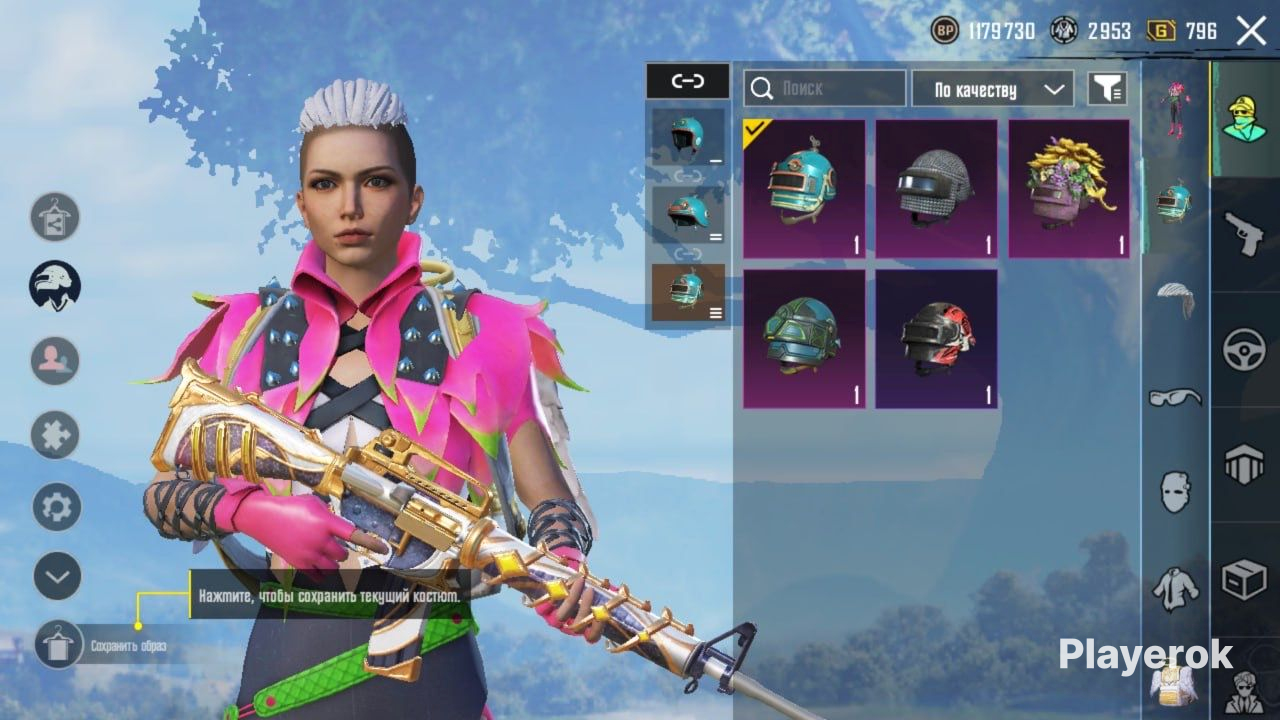Image resolution: width=1280 pixels, height=720 pixels.
Task: Save the current outfit with Сохранить образ
Action: (58, 645)
